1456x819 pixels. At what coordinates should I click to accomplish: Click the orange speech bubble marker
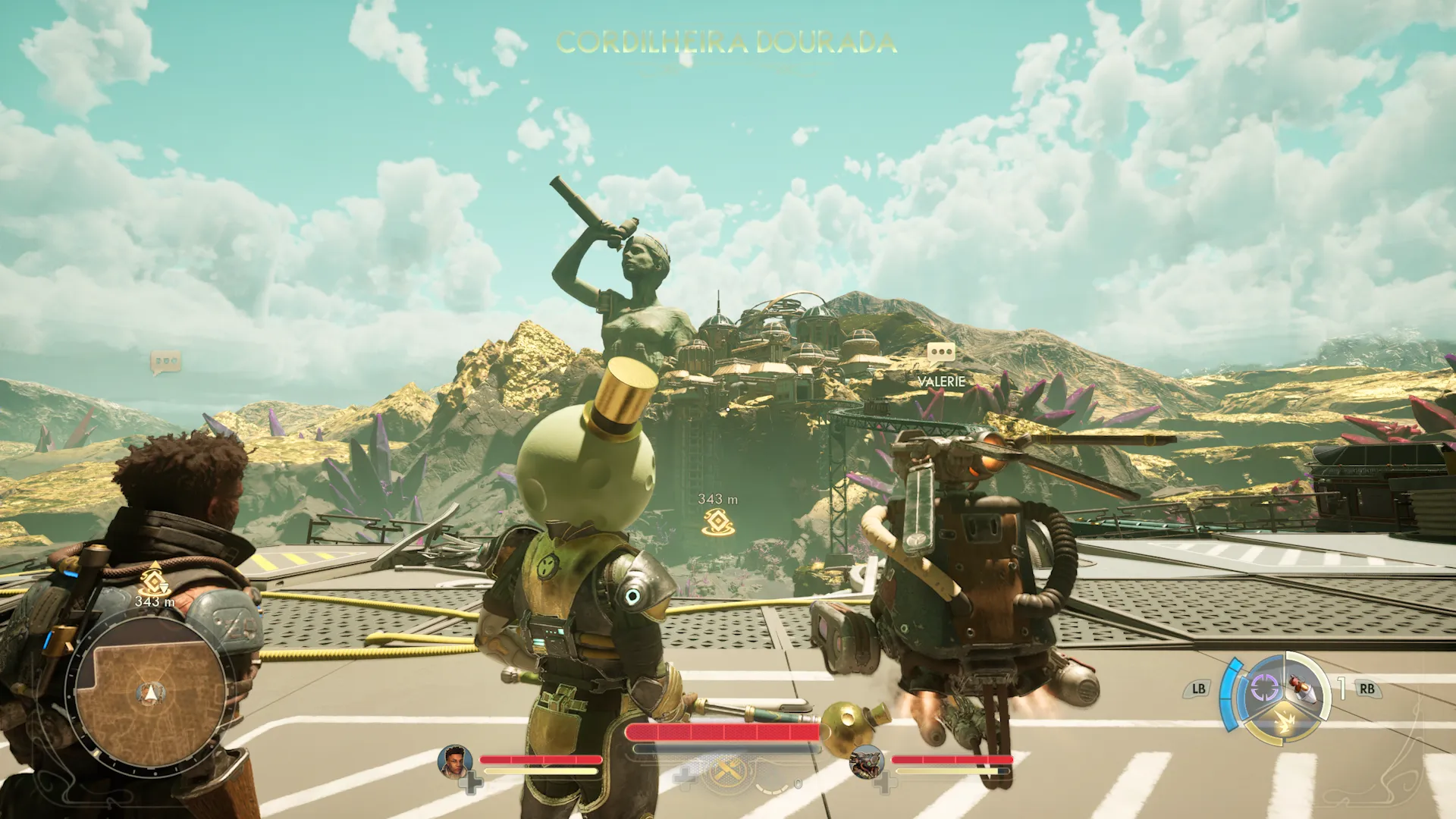pos(165,362)
